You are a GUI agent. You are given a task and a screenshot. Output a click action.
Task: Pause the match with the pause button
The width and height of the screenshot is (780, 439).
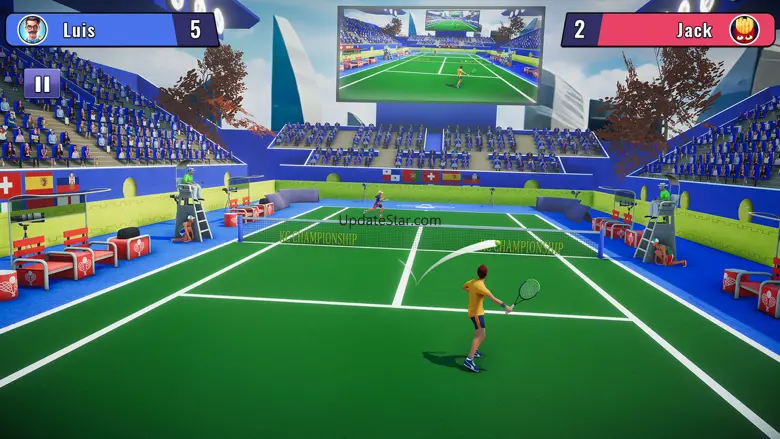[x=42, y=84]
